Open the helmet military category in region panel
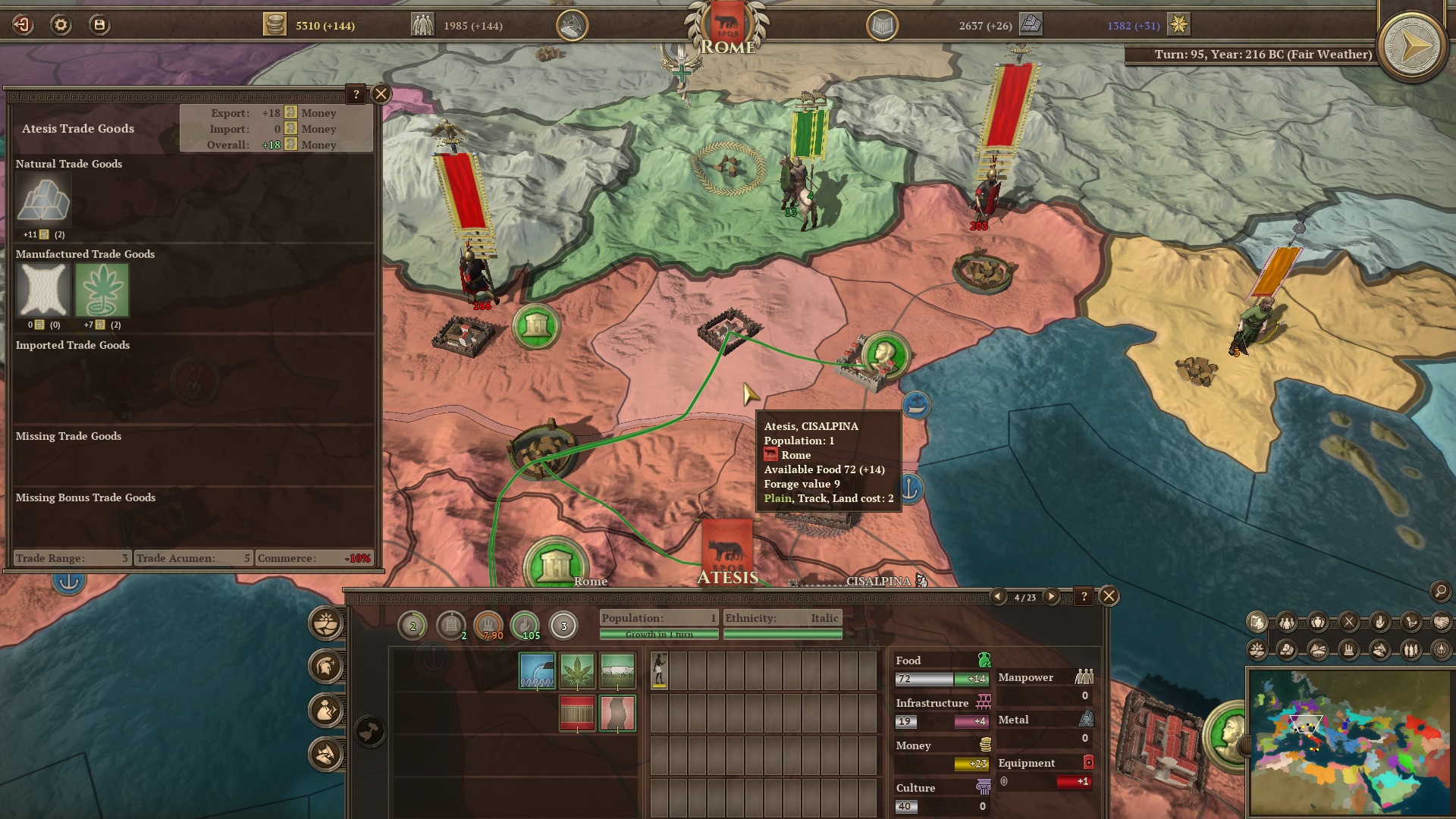The height and width of the screenshot is (819, 1456). coord(326,667)
